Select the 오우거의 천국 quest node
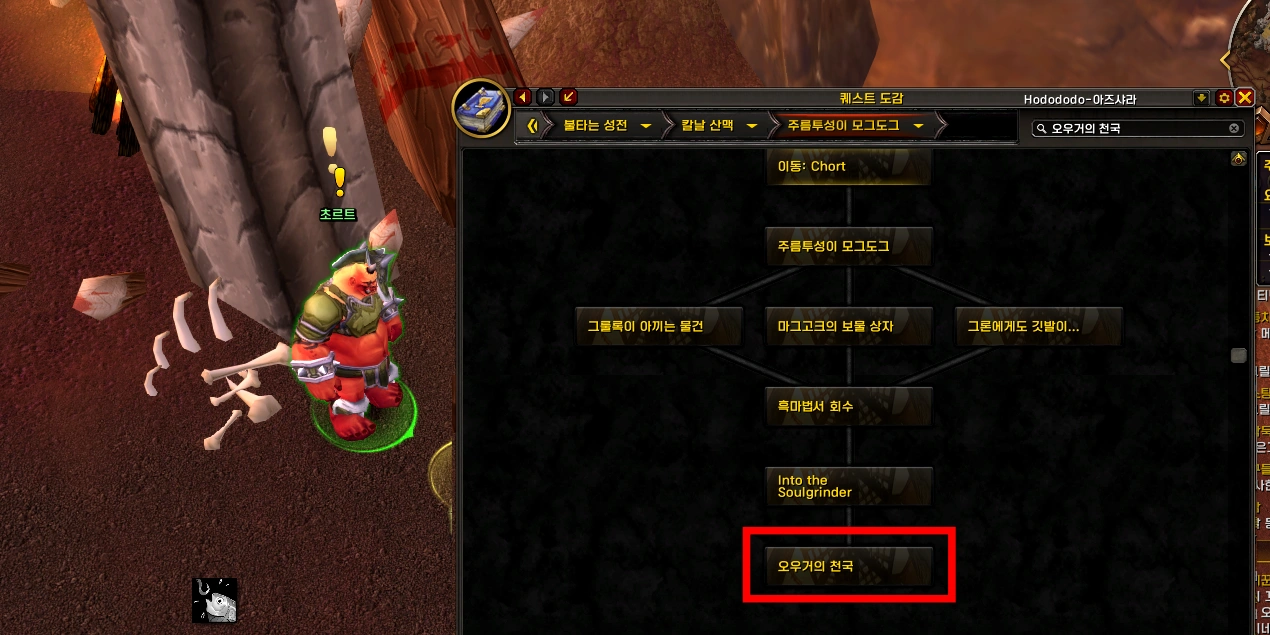The width and height of the screenshot is (1270, 635). 848,566
